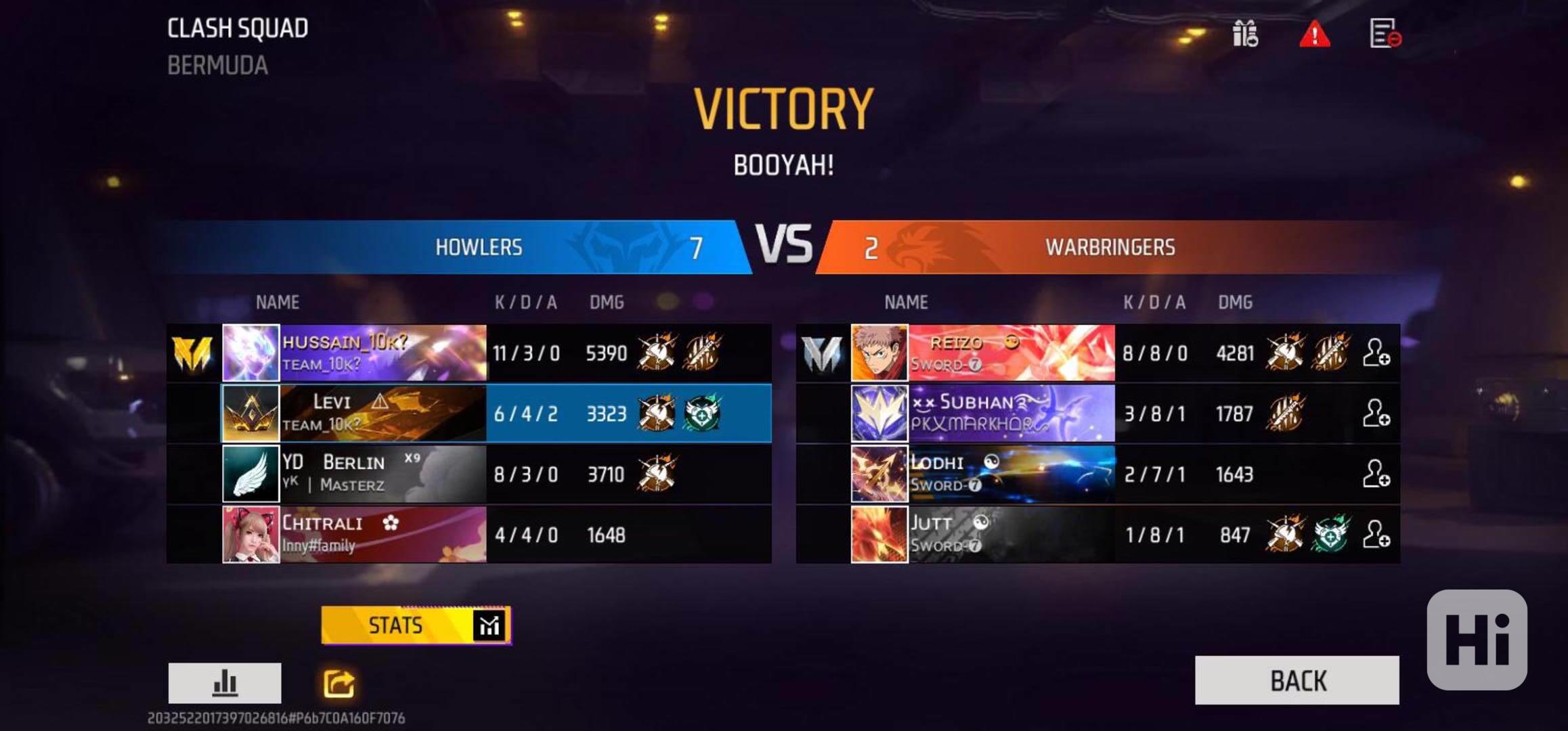Add Lodhi as a friend
This screenshot has height=731, width=1568.
click(1376, 474)
